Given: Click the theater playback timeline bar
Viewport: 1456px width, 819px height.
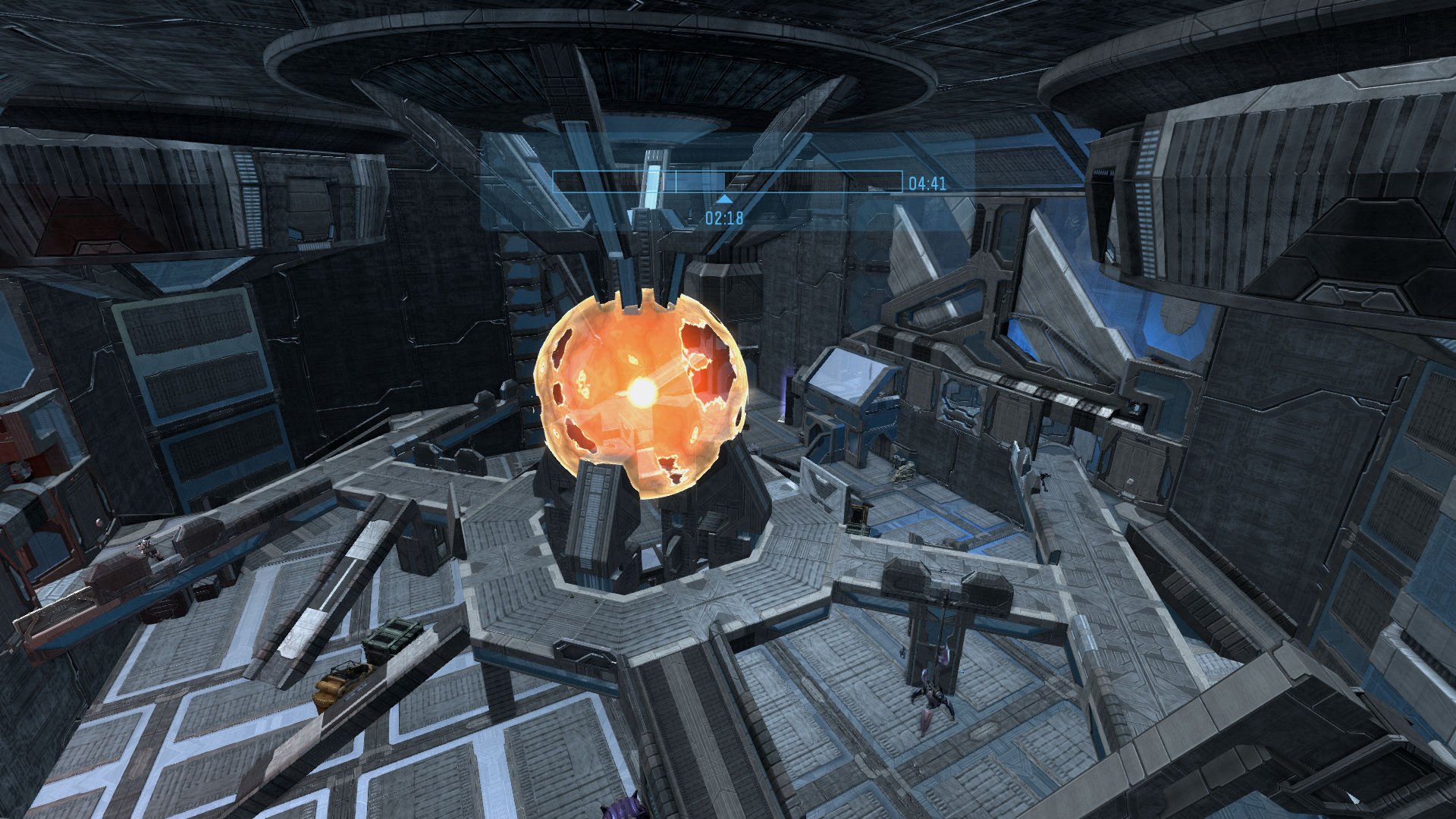Looking at the screenshot, I should (726, 181).
